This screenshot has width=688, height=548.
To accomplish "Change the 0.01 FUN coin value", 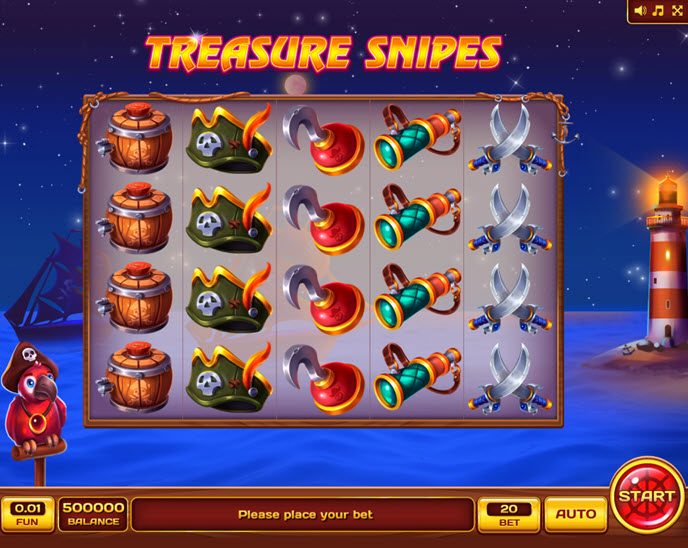I will tap(27, 514).
